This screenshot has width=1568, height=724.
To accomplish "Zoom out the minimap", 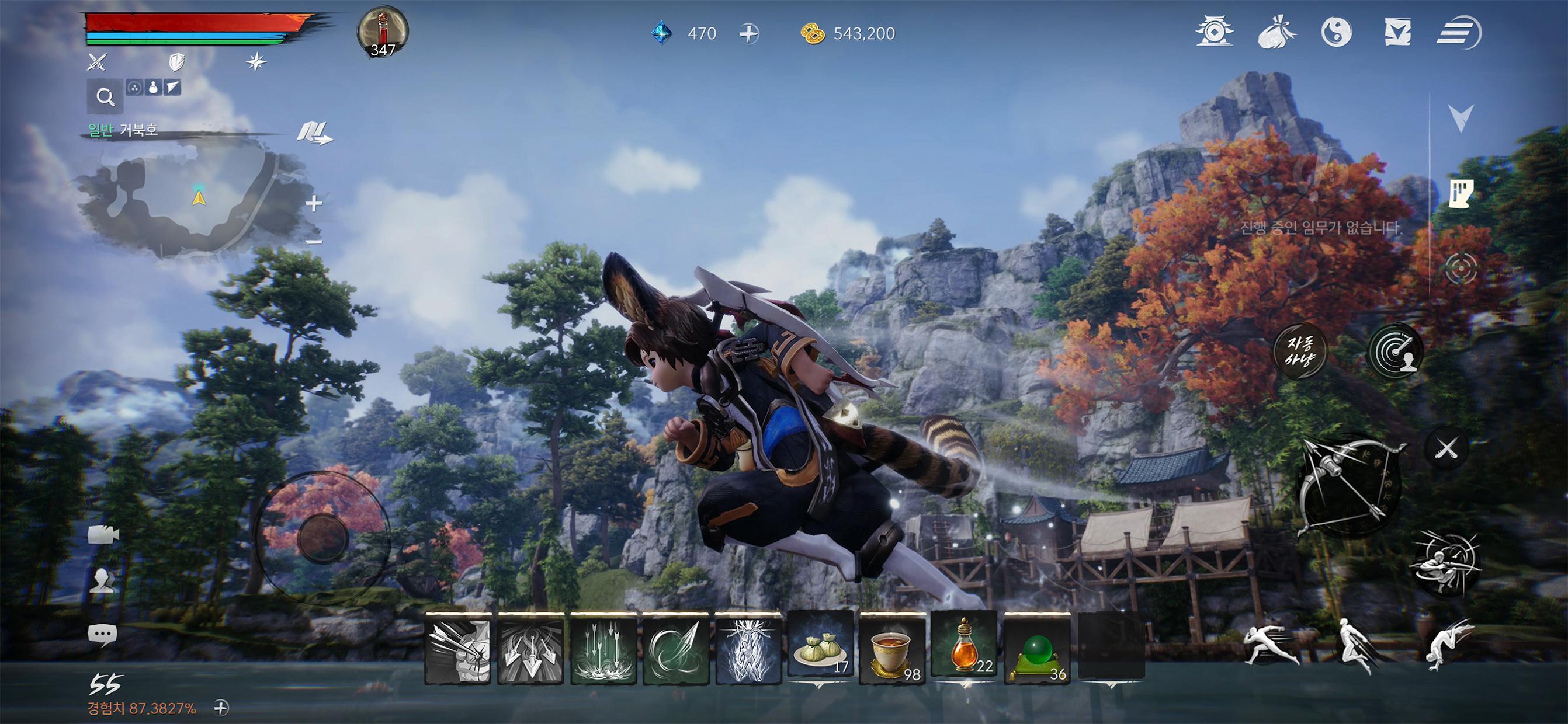I will point(314,242).
